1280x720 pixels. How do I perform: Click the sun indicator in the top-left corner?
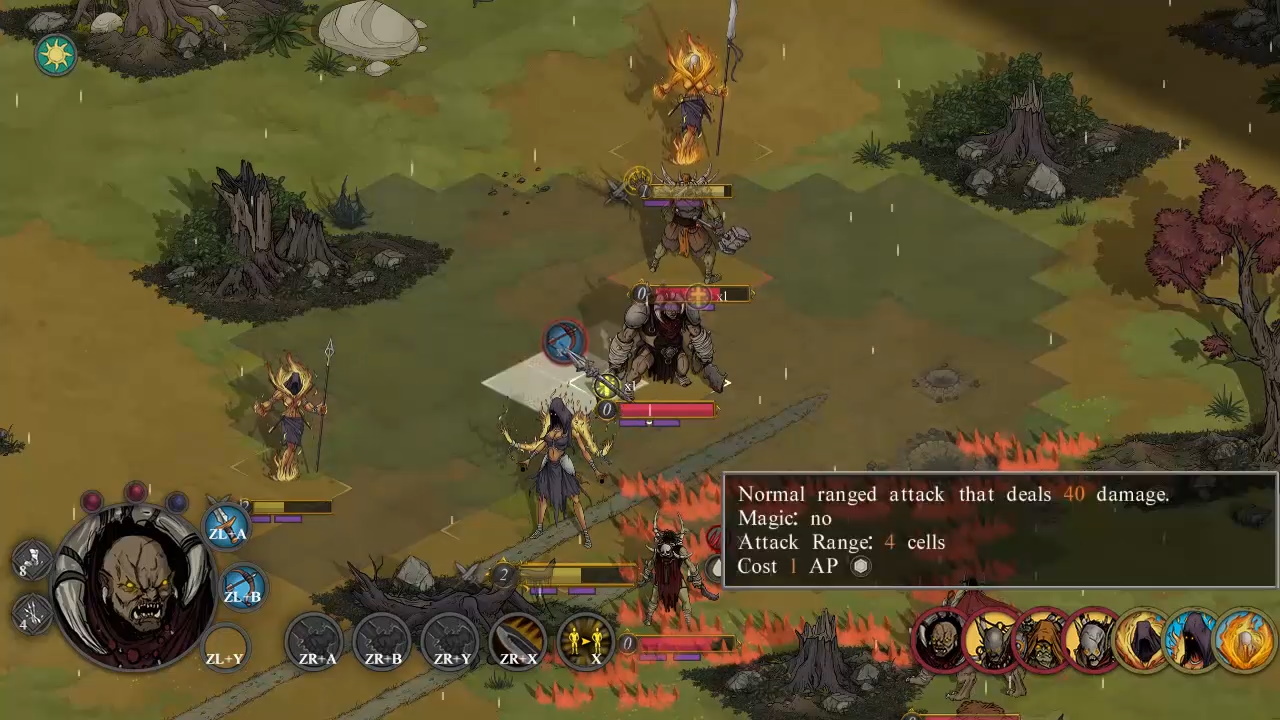[55, 55]
